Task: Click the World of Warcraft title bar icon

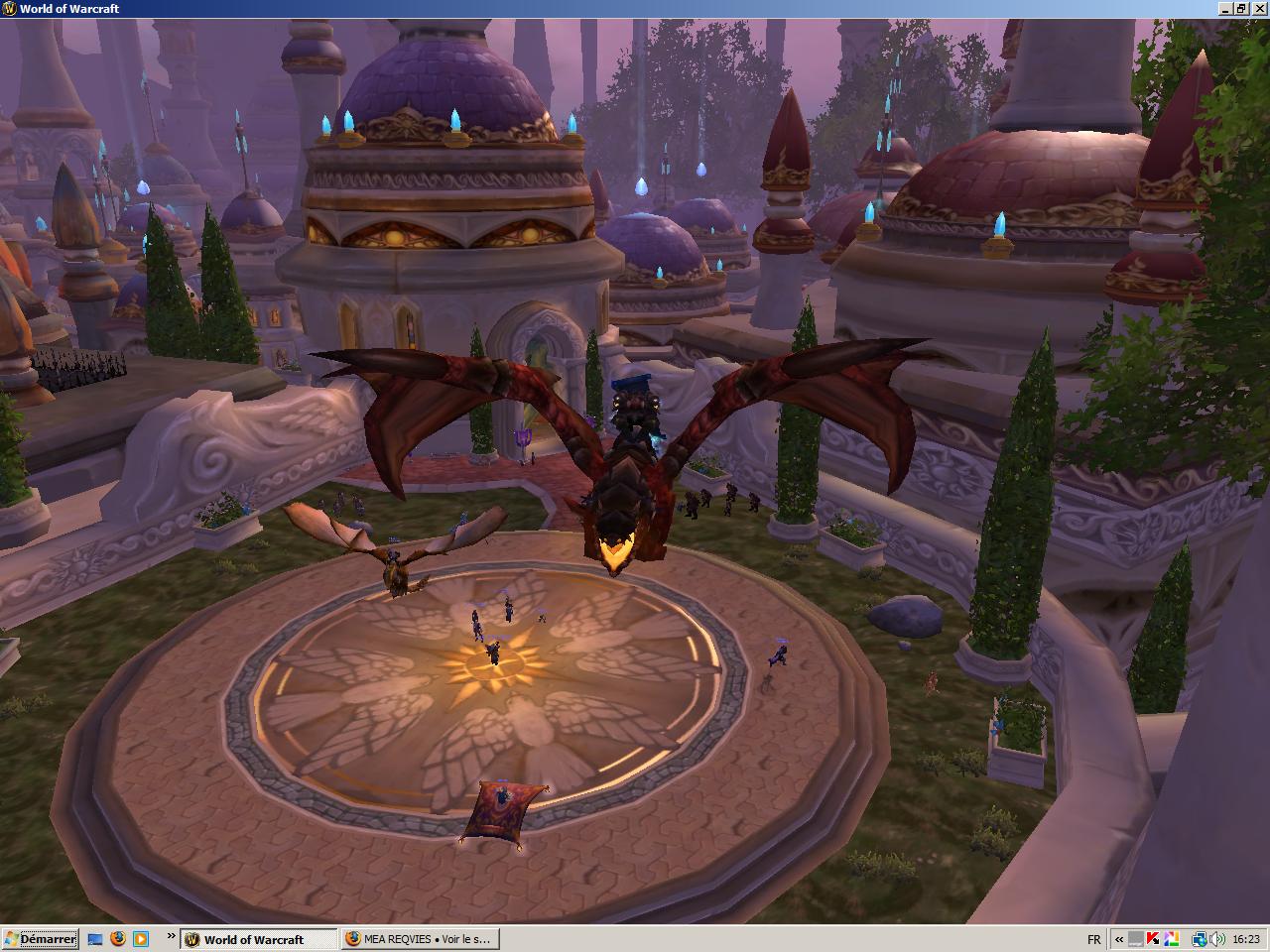Action: tap(8, 8)
